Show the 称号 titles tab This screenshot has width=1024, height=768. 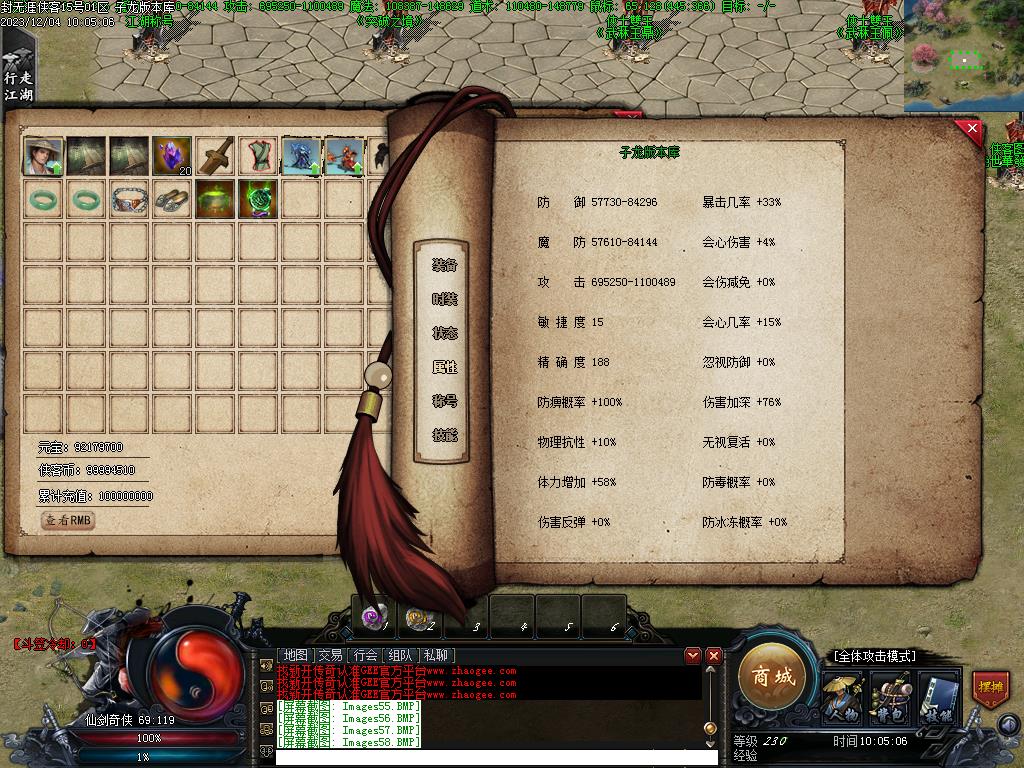coord(445,401)
